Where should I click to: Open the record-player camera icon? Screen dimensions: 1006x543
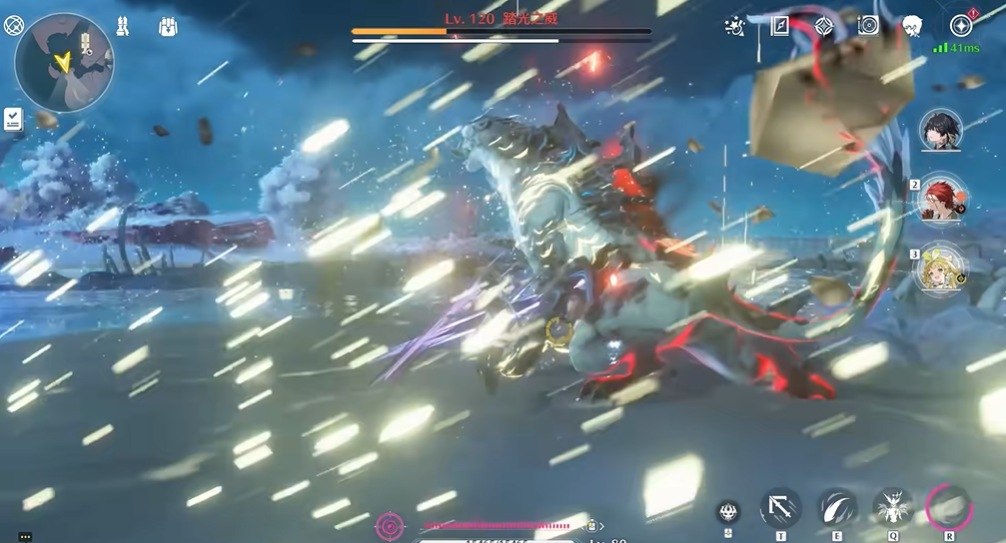pyautogui.click(x=868, y=26)
